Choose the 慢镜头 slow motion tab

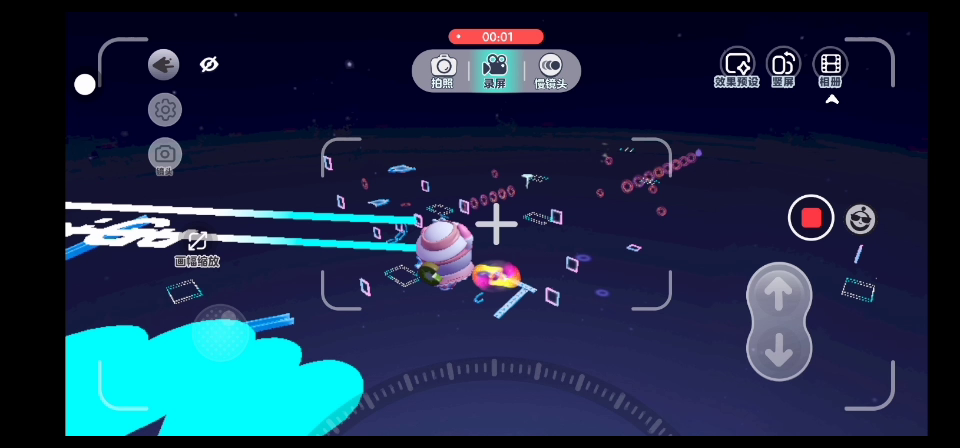(550, 70)
